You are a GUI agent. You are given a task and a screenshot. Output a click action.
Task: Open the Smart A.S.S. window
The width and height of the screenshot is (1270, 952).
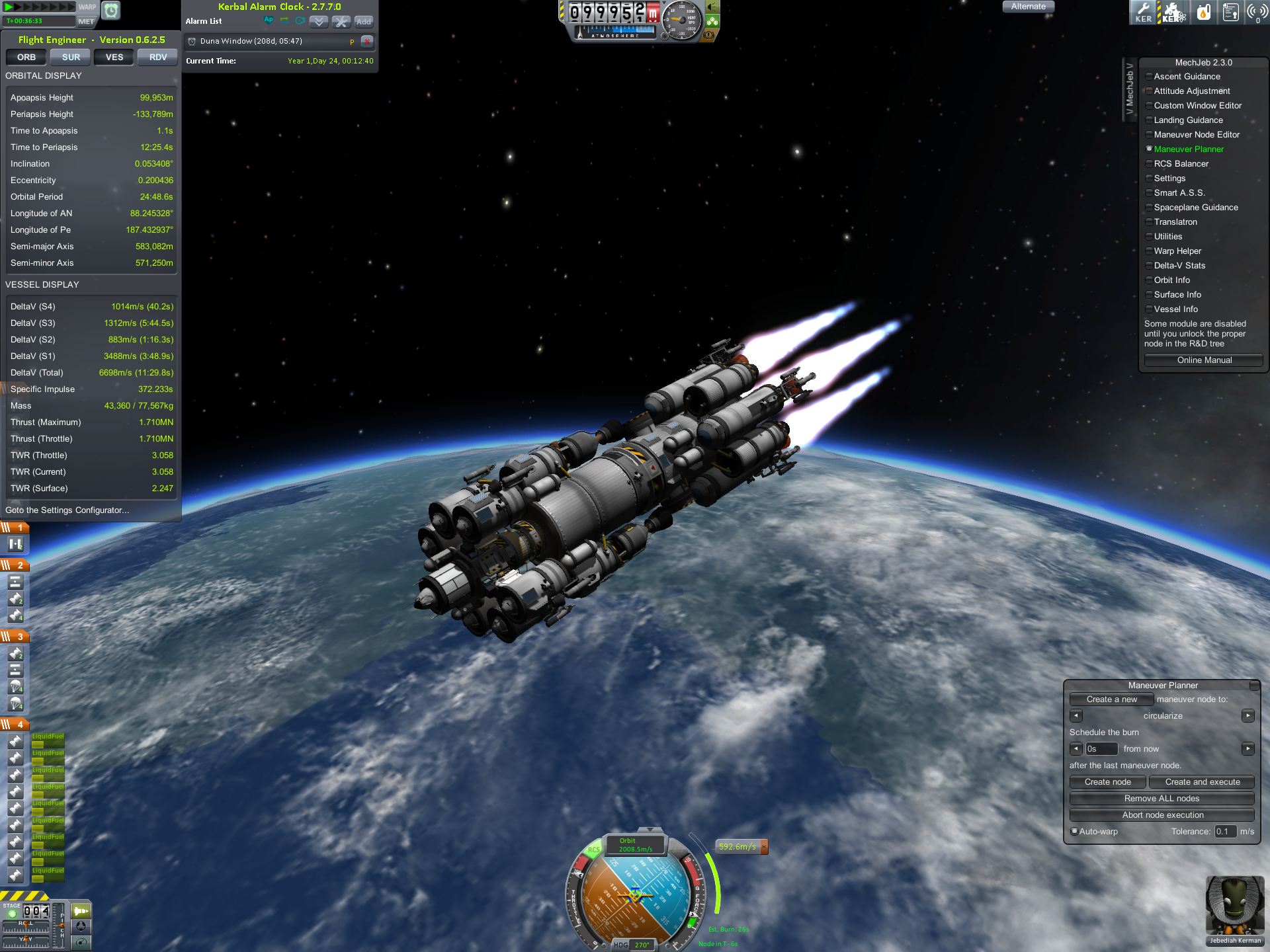[x=1179, y=193]
